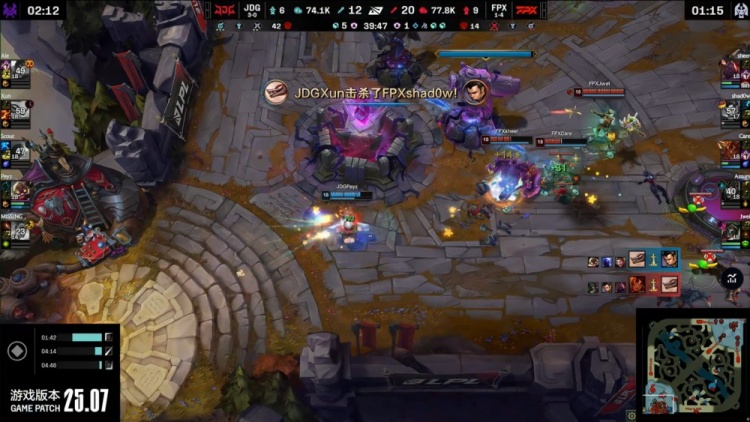Select FPX player Assum's portrait panel

point(735,191)
